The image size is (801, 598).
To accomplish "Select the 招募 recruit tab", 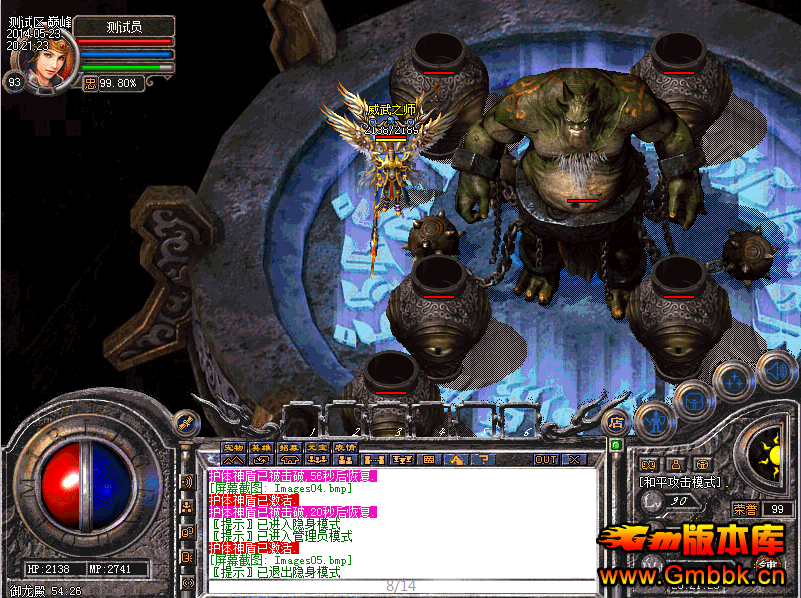I will pyautogui.click(x=289, y=446).
